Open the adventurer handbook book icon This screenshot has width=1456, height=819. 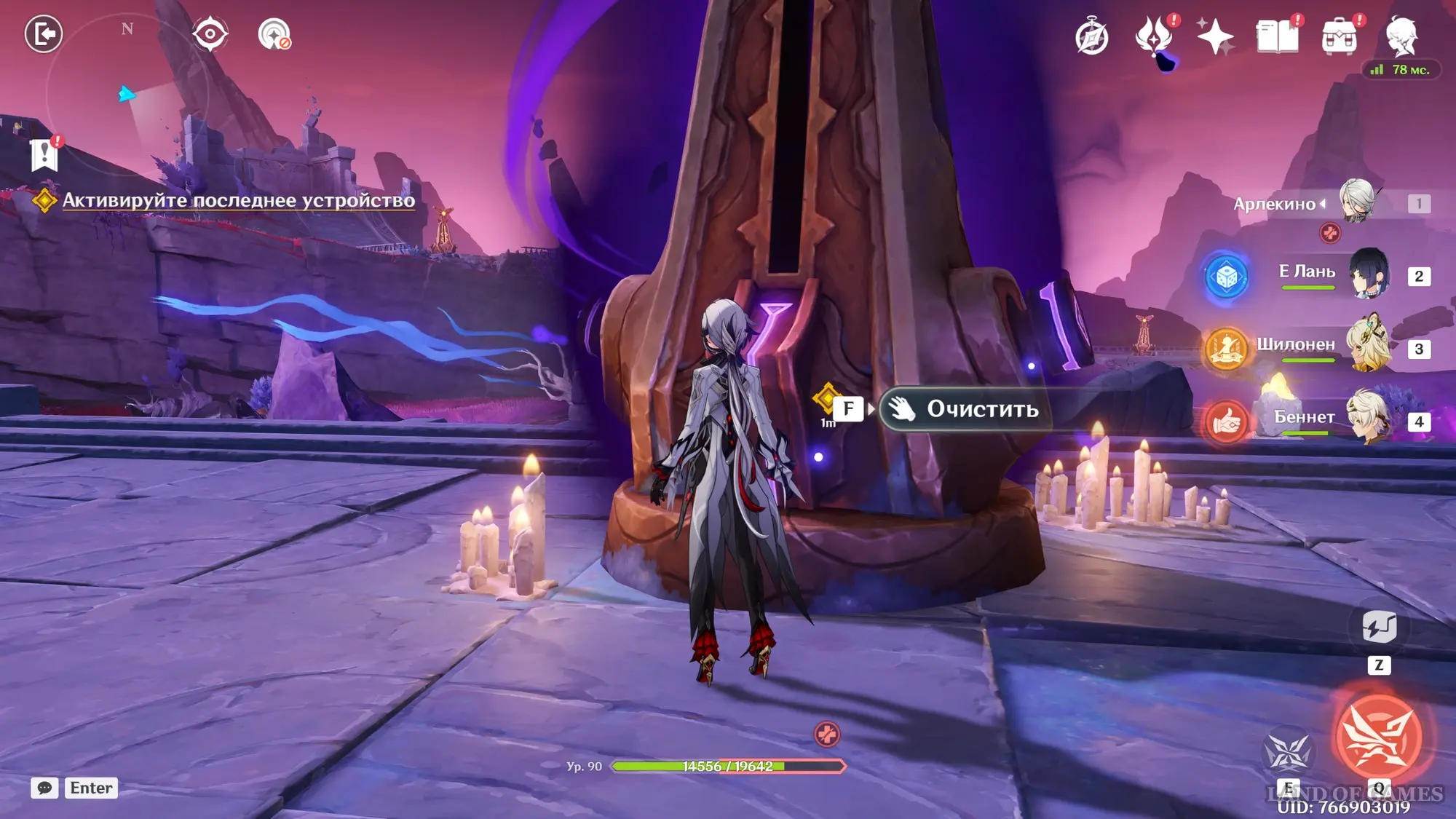click(x=1277, y=37)
